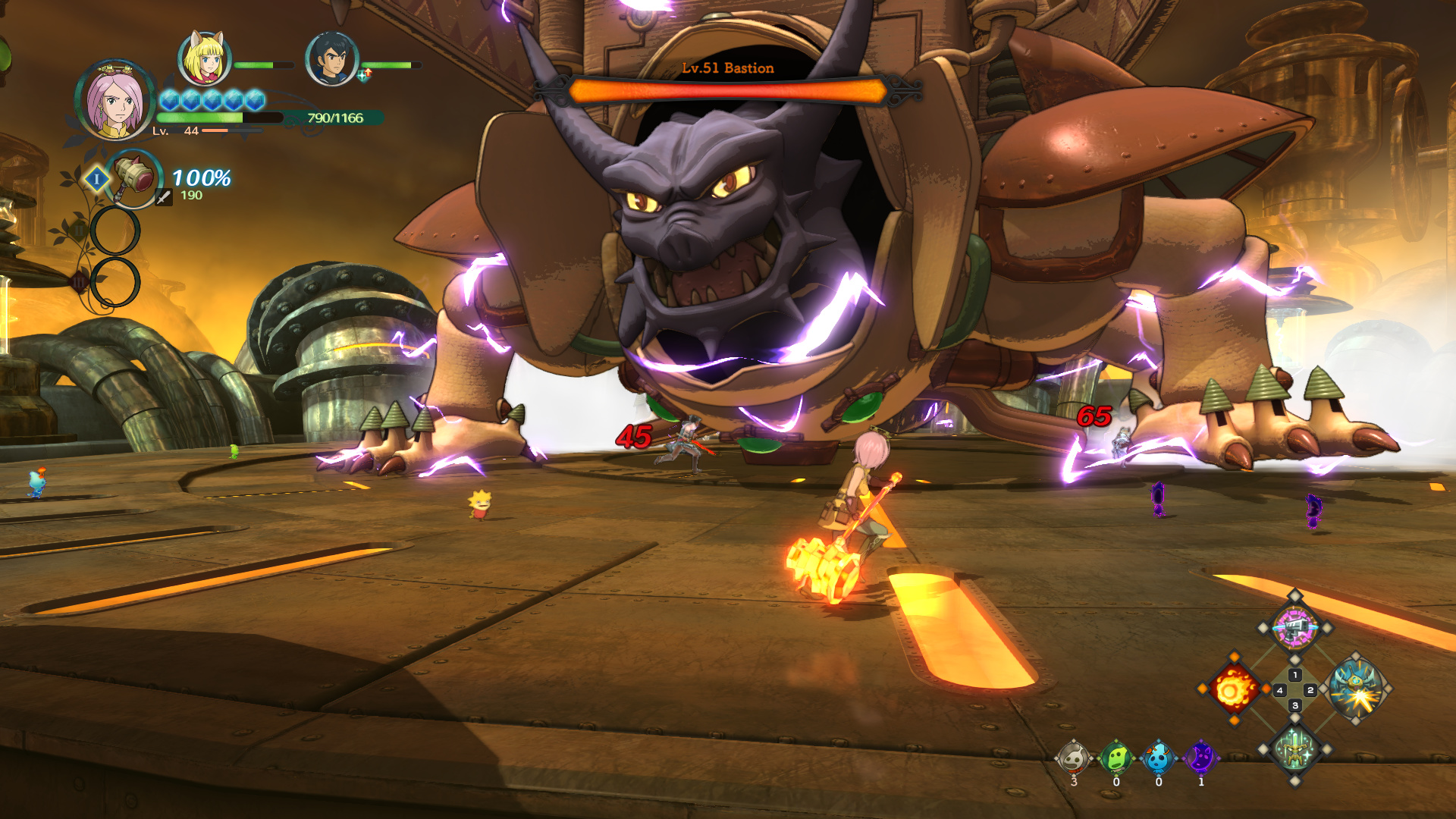Use the yellow burst robot skill

click(1356, 689)
